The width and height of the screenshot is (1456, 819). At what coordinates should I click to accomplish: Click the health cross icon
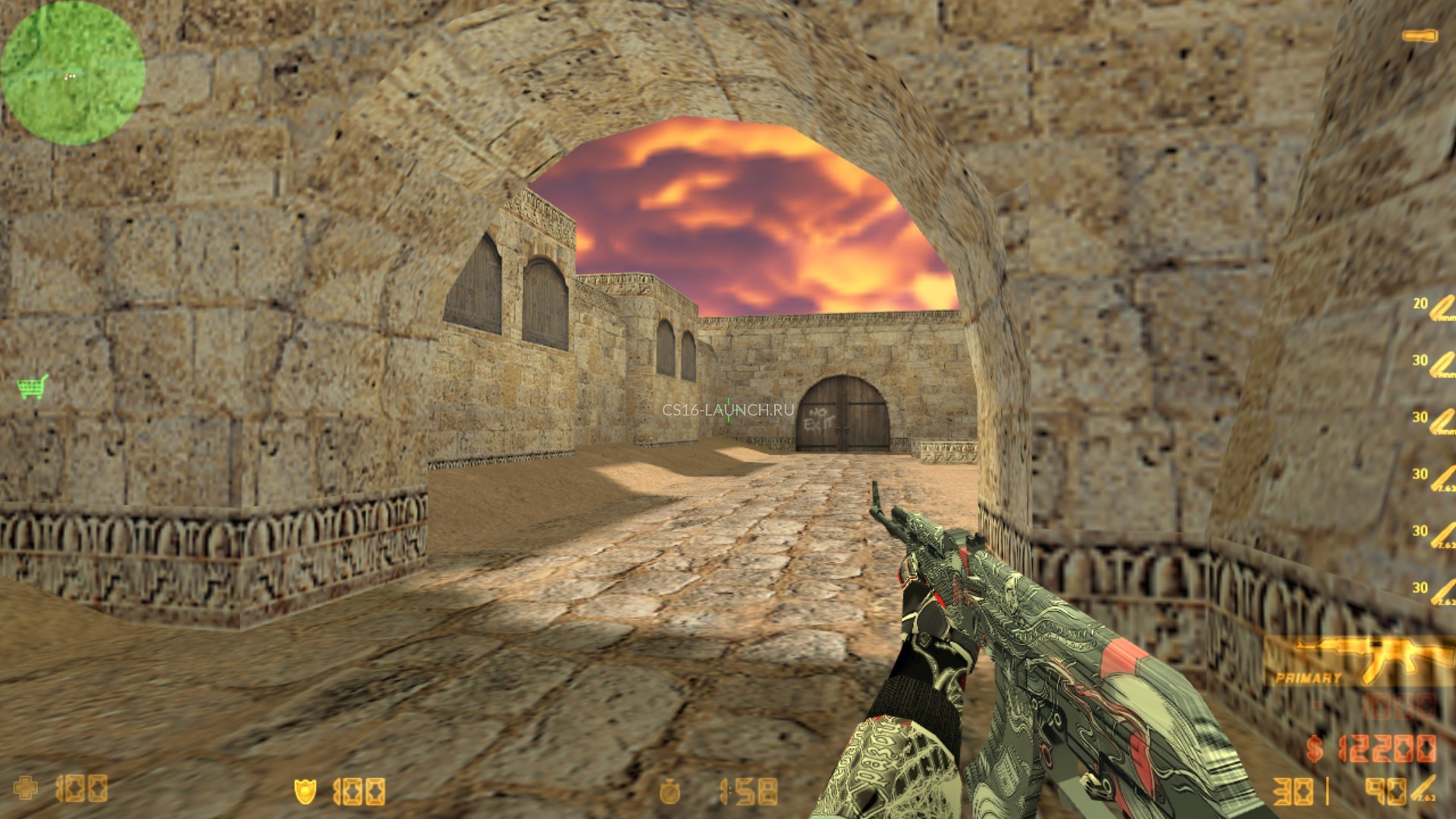pyautogui.click(x=27, y=789)
